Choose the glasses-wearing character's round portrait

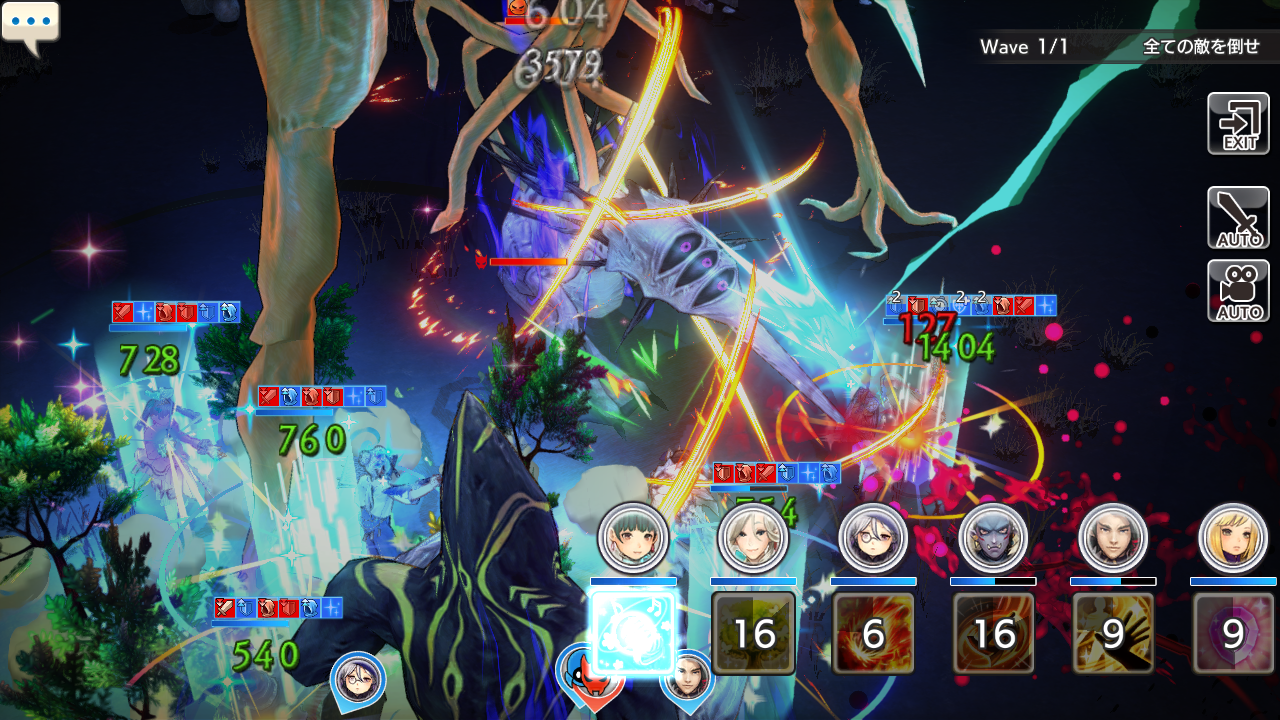873,538
